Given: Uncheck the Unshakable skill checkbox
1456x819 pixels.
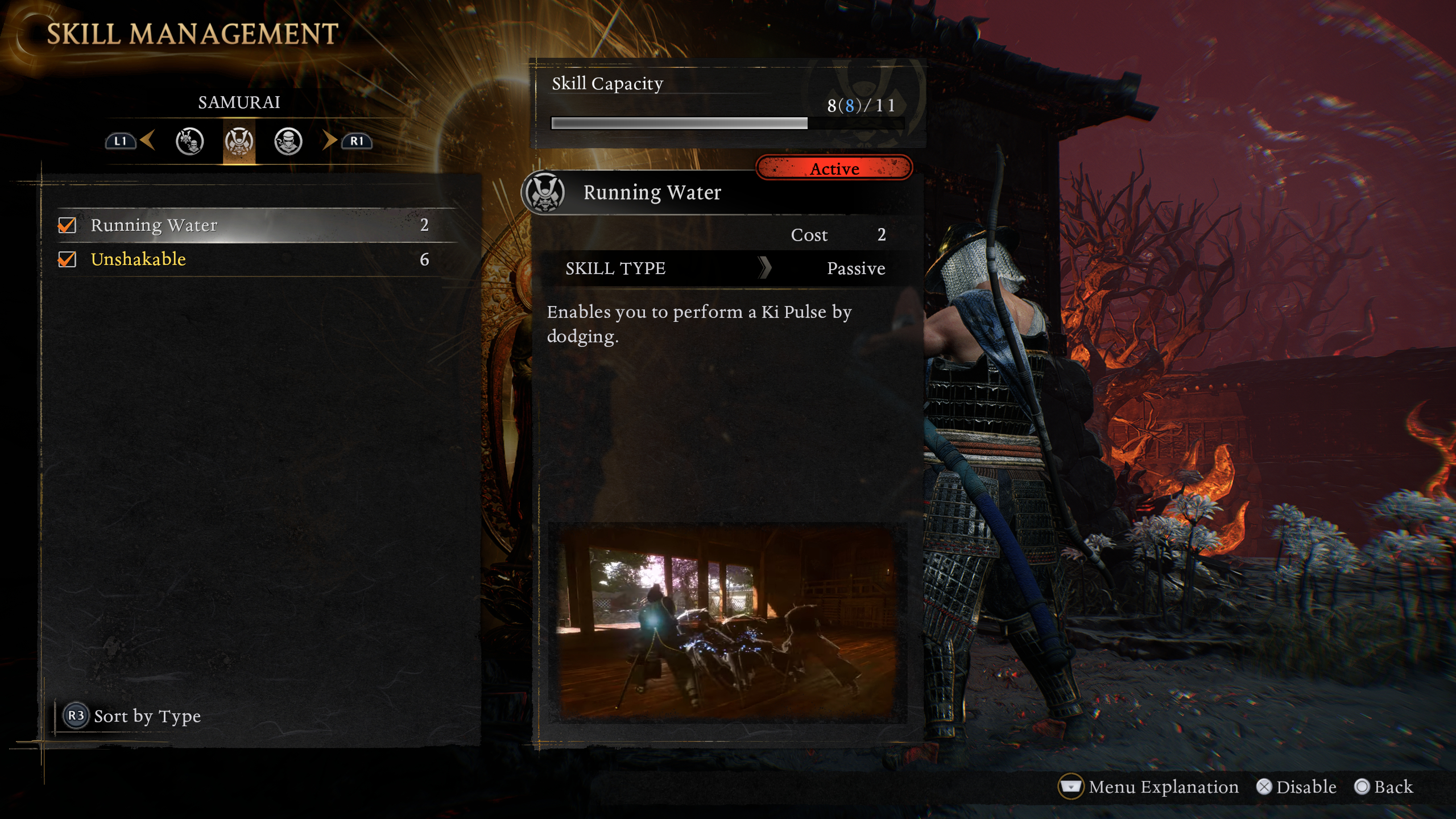Looking at the screenshot, I should 67,260.
